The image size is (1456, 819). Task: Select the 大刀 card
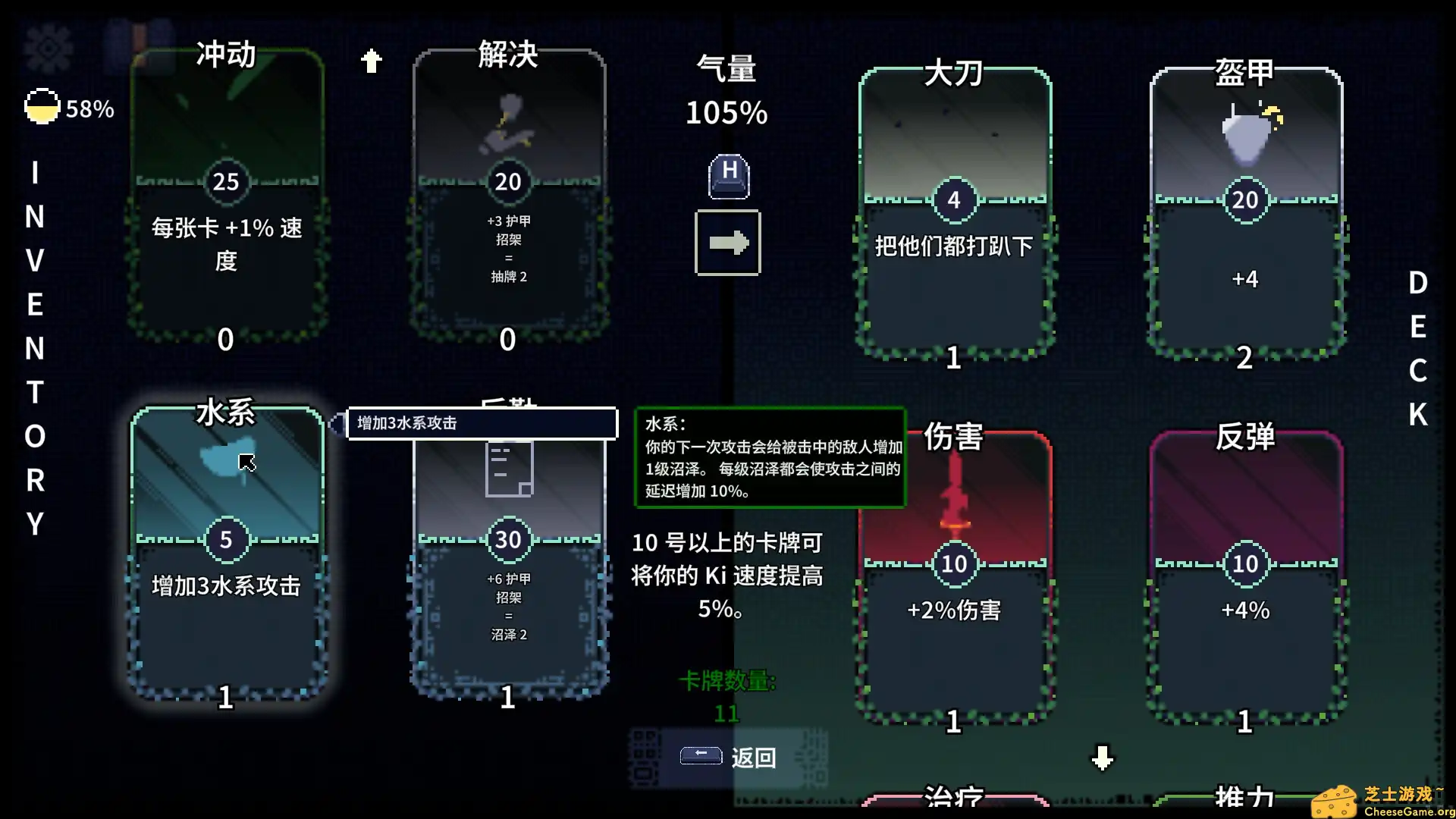pyautogui.click(x=954, y=212)
